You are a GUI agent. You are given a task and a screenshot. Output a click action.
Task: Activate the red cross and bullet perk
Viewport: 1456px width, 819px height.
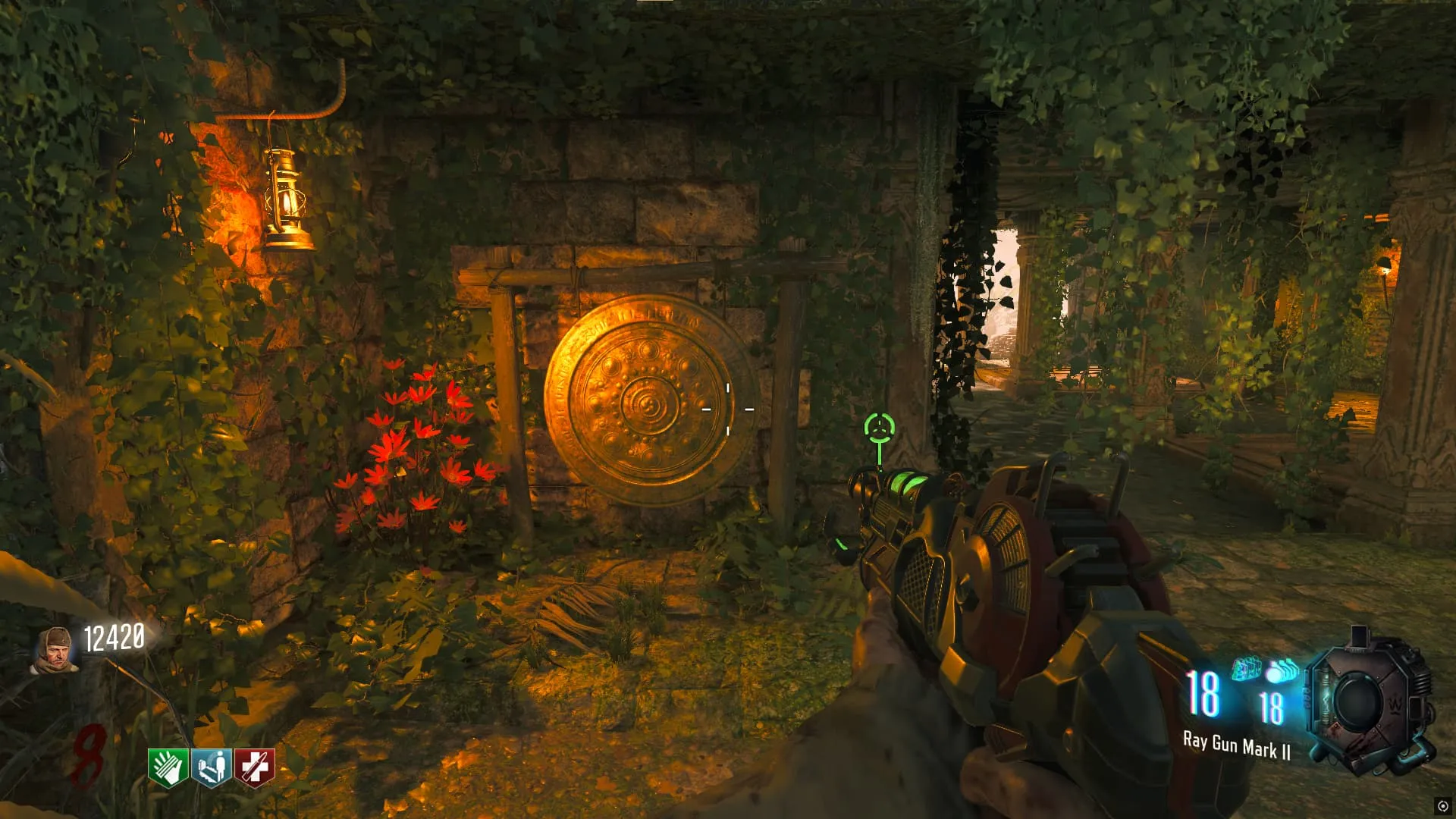(255, 767)
